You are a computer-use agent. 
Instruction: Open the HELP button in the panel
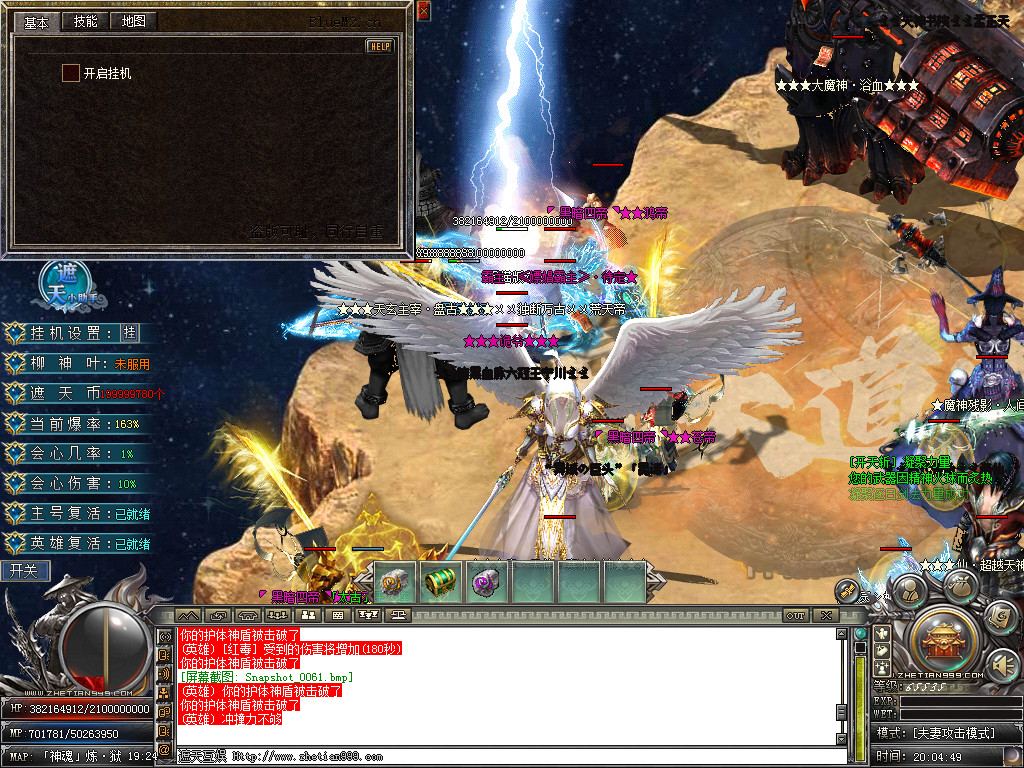tap(380, 46)
